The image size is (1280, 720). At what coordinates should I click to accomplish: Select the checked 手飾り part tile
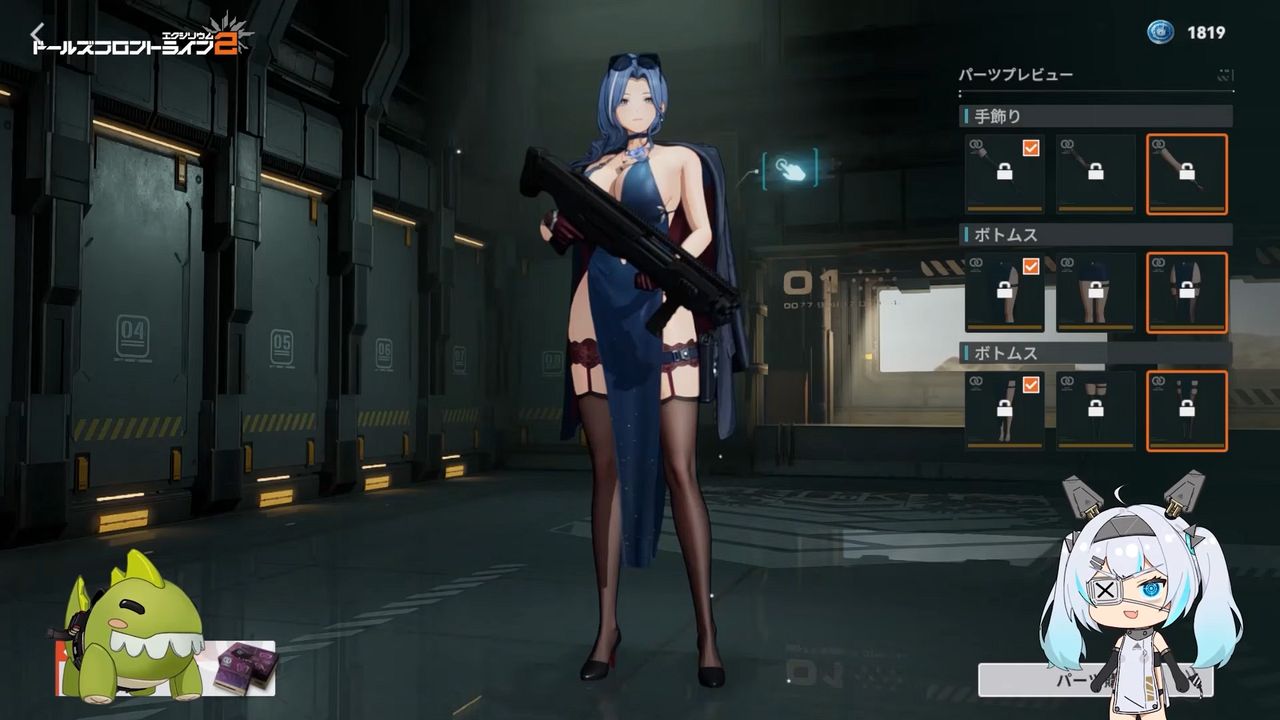point(1004,174)
